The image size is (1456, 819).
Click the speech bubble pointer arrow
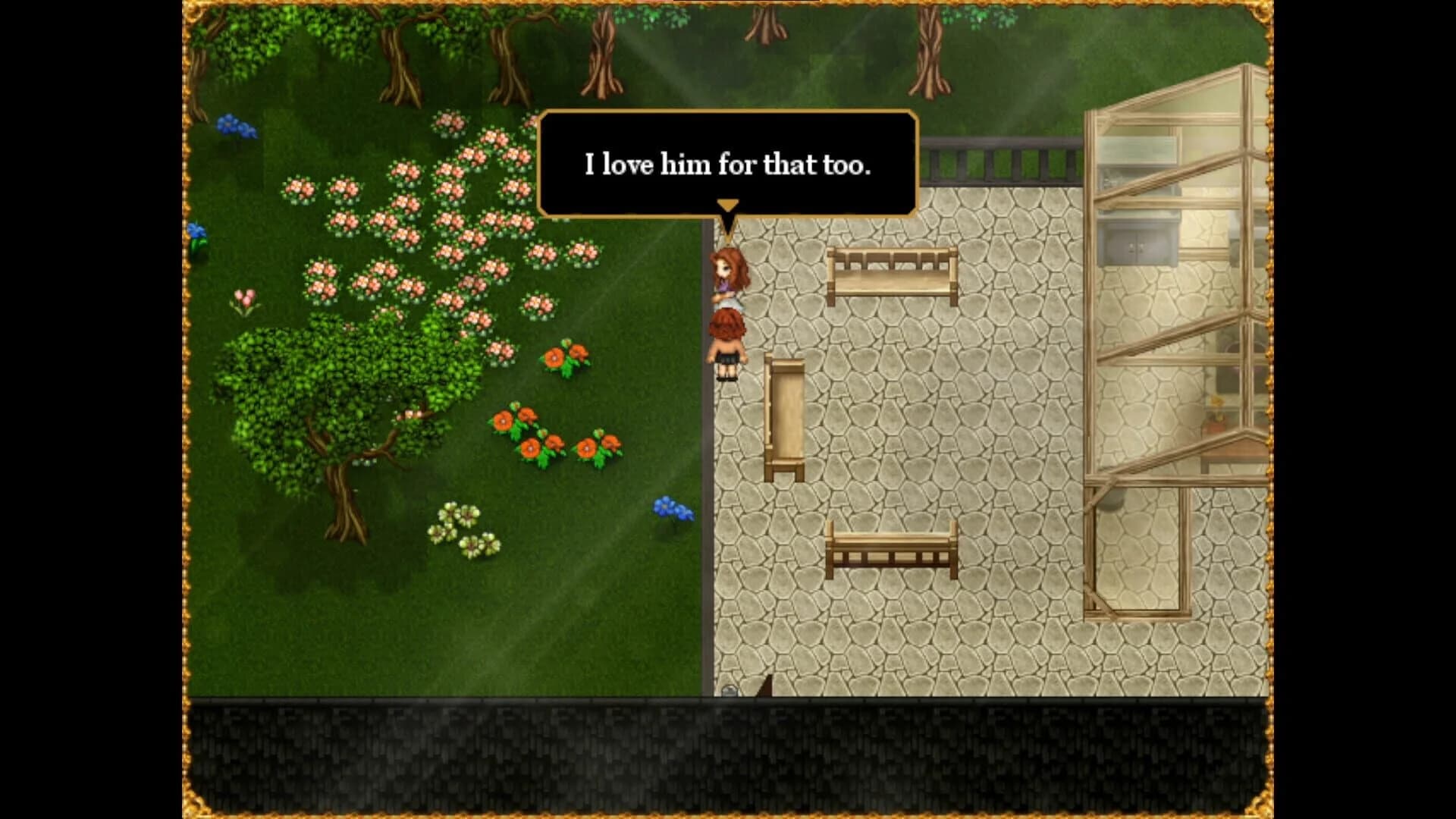[x=728, y=206]
